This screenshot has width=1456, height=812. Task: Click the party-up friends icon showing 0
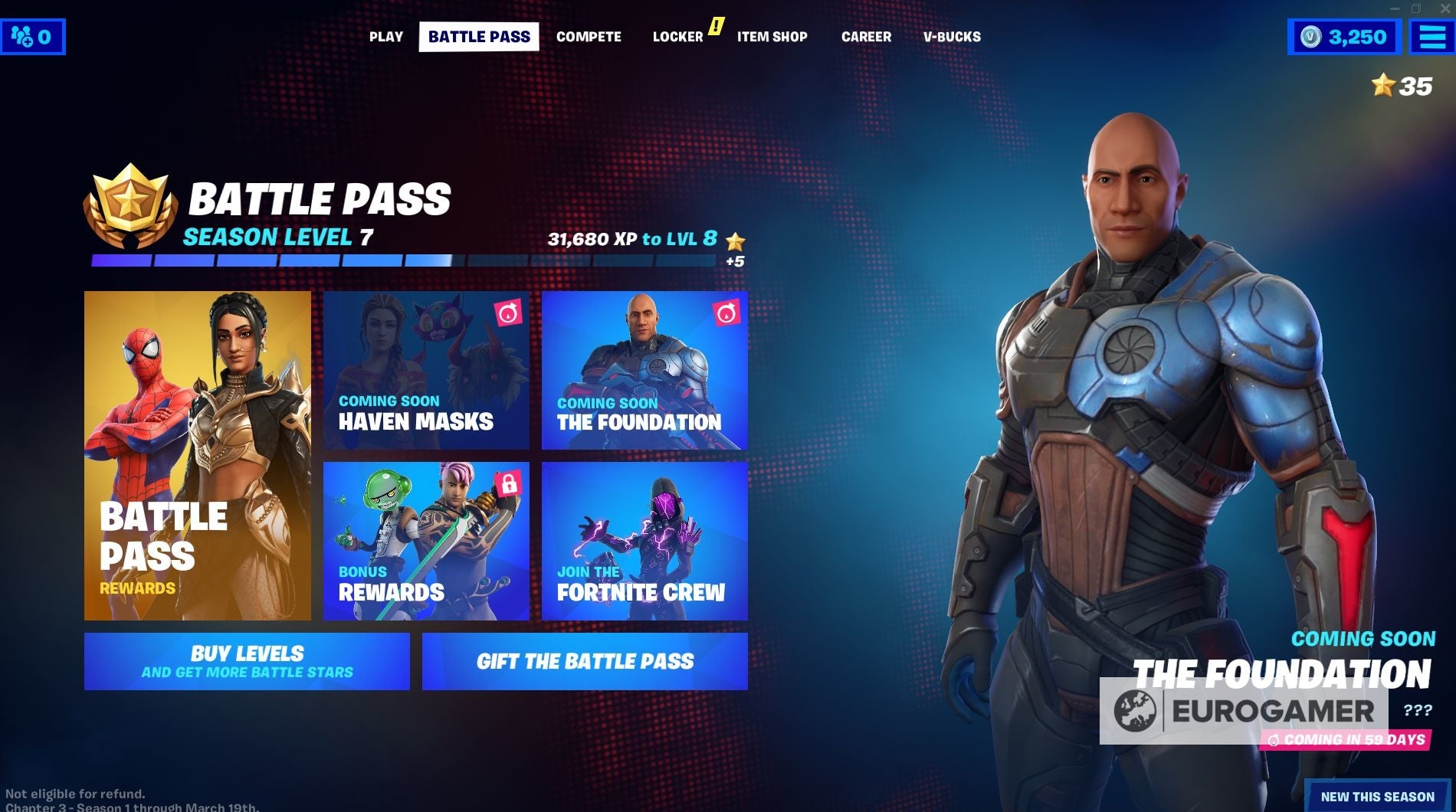click(32, 35)
